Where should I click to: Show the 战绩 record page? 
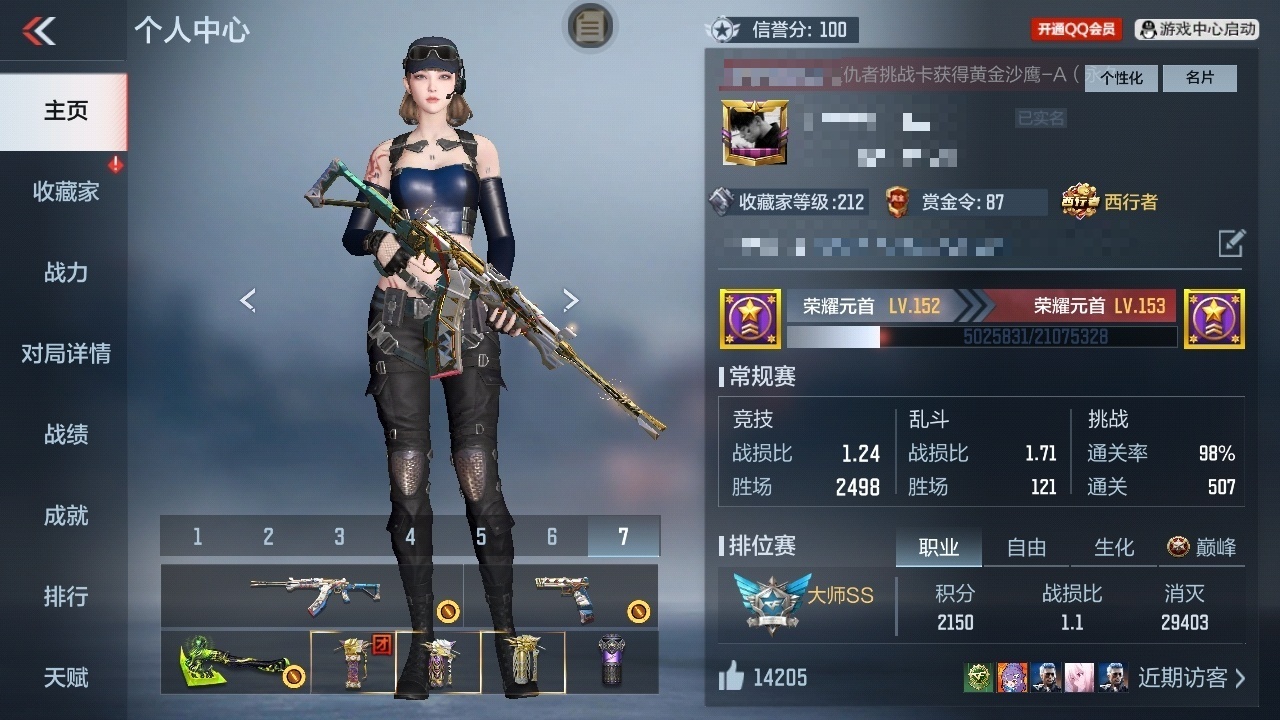(65, 434)
